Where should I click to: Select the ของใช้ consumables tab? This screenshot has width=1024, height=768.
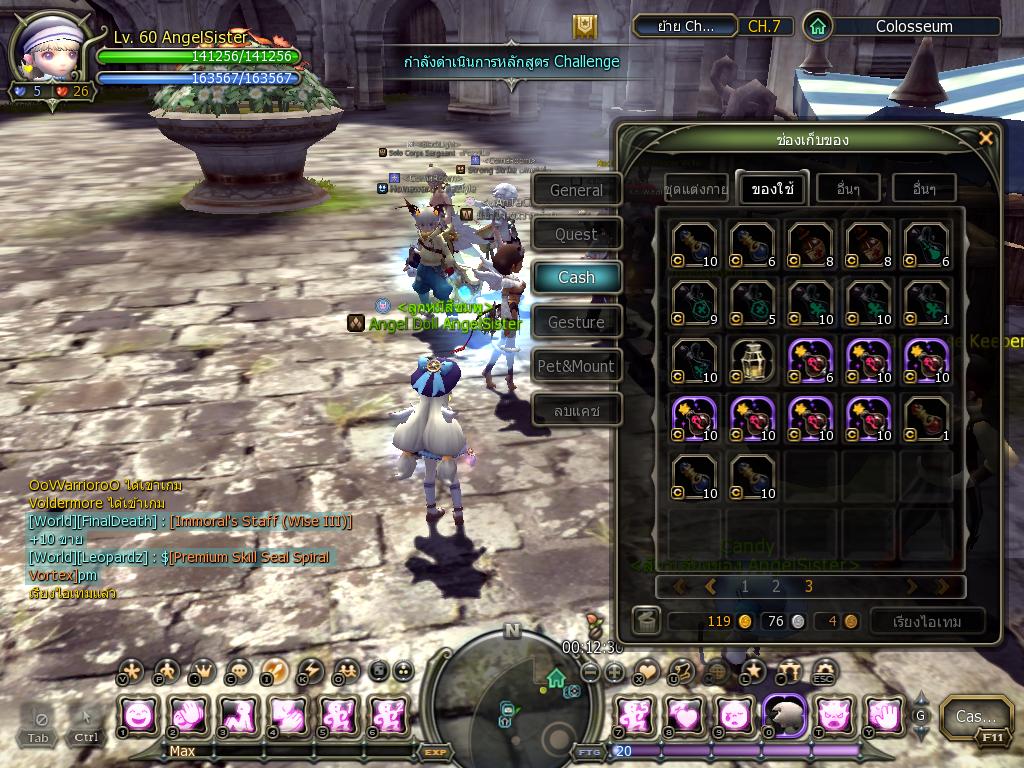771,188
